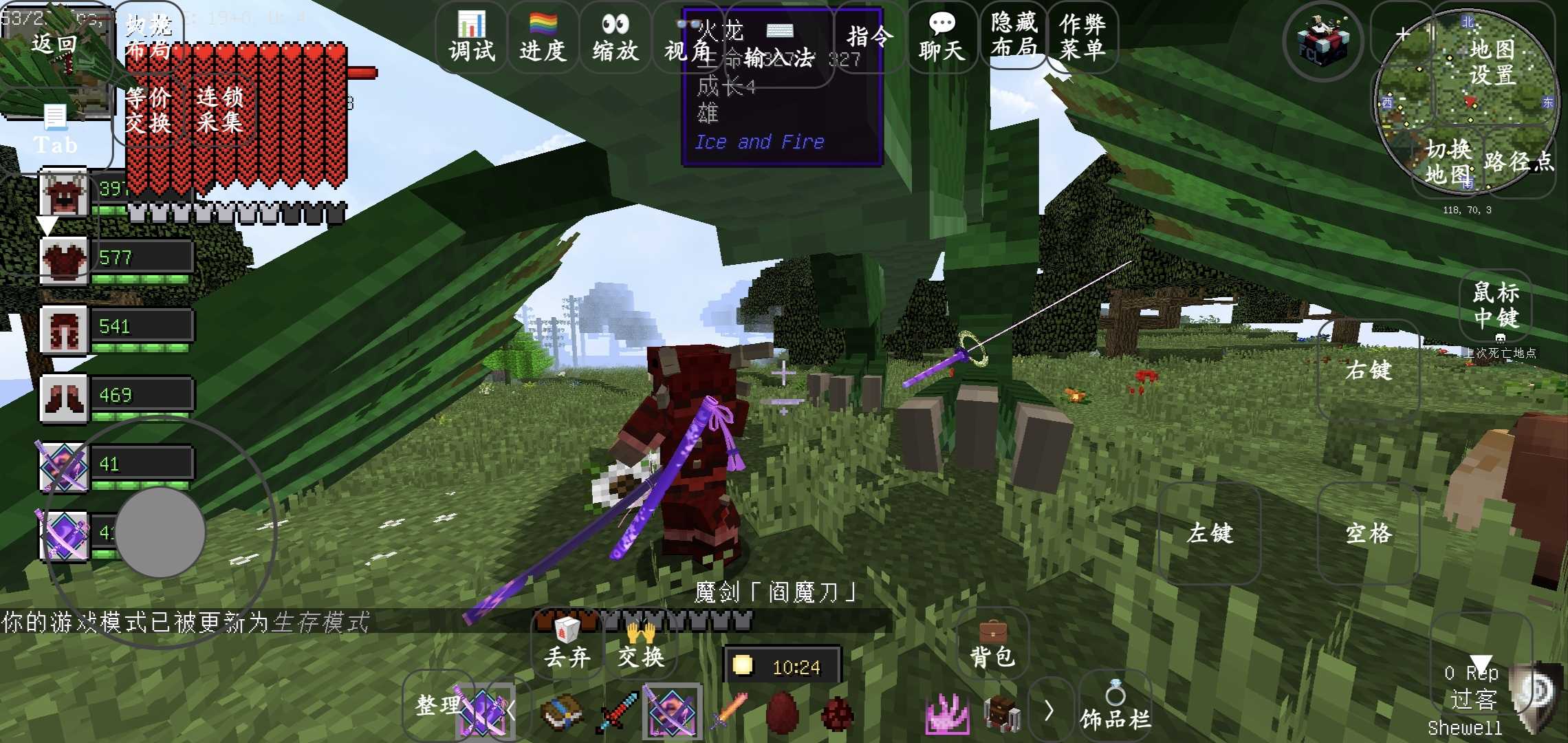
Task: Open the 饰品栏 accessories bar
Action: point(1115,709)
